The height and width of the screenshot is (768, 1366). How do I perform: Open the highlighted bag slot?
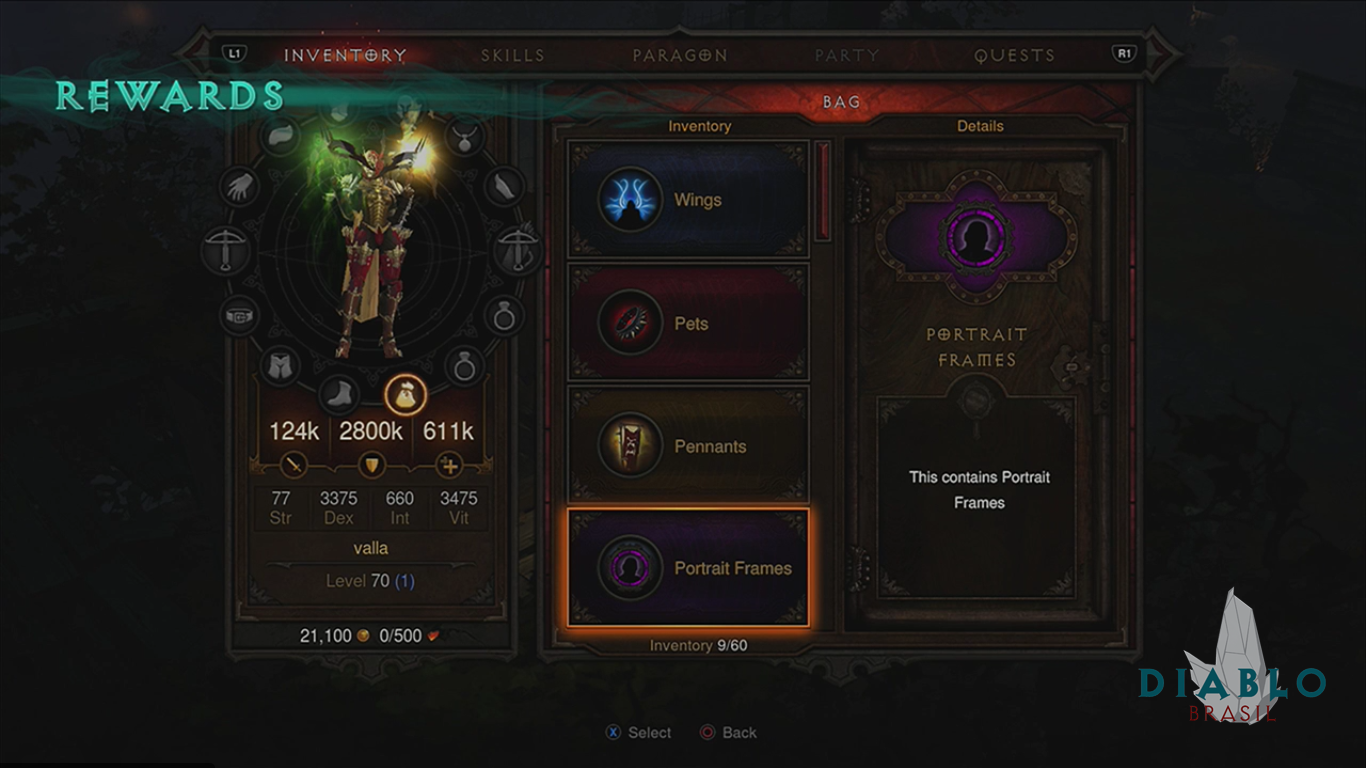406,394
